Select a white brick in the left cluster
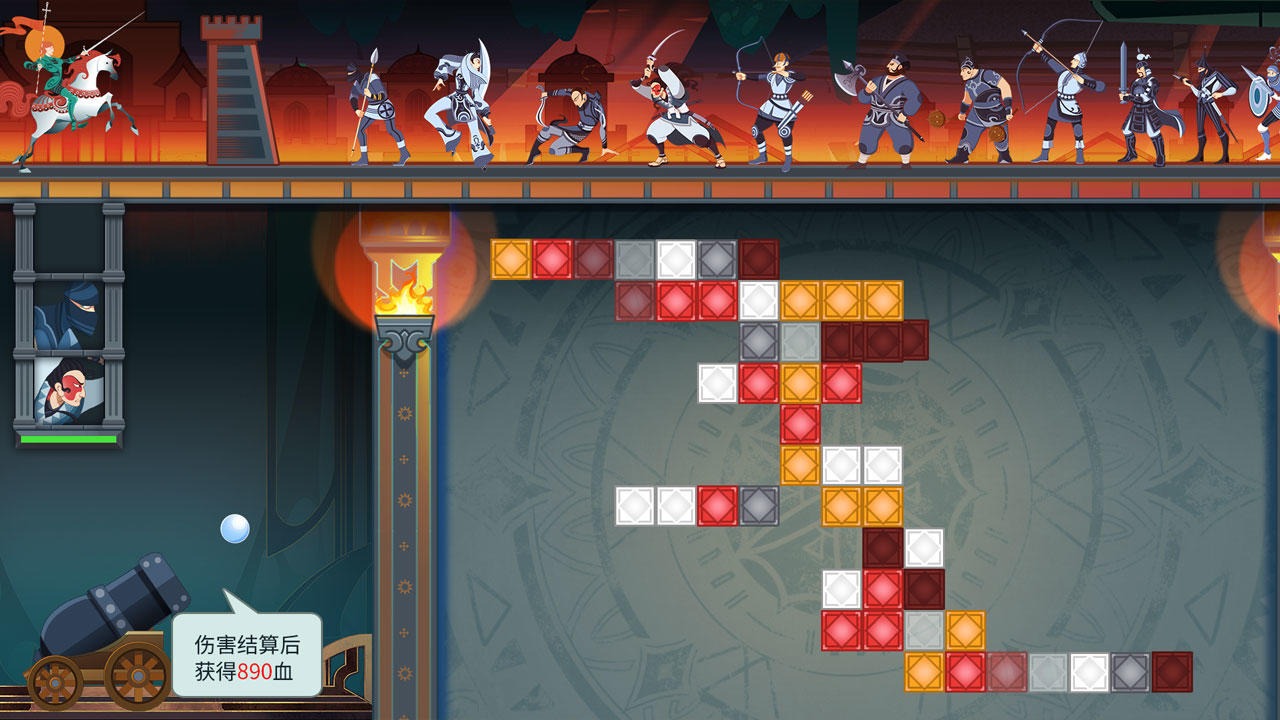Viewport: 1280px width, 720px height. click(635, 505)
